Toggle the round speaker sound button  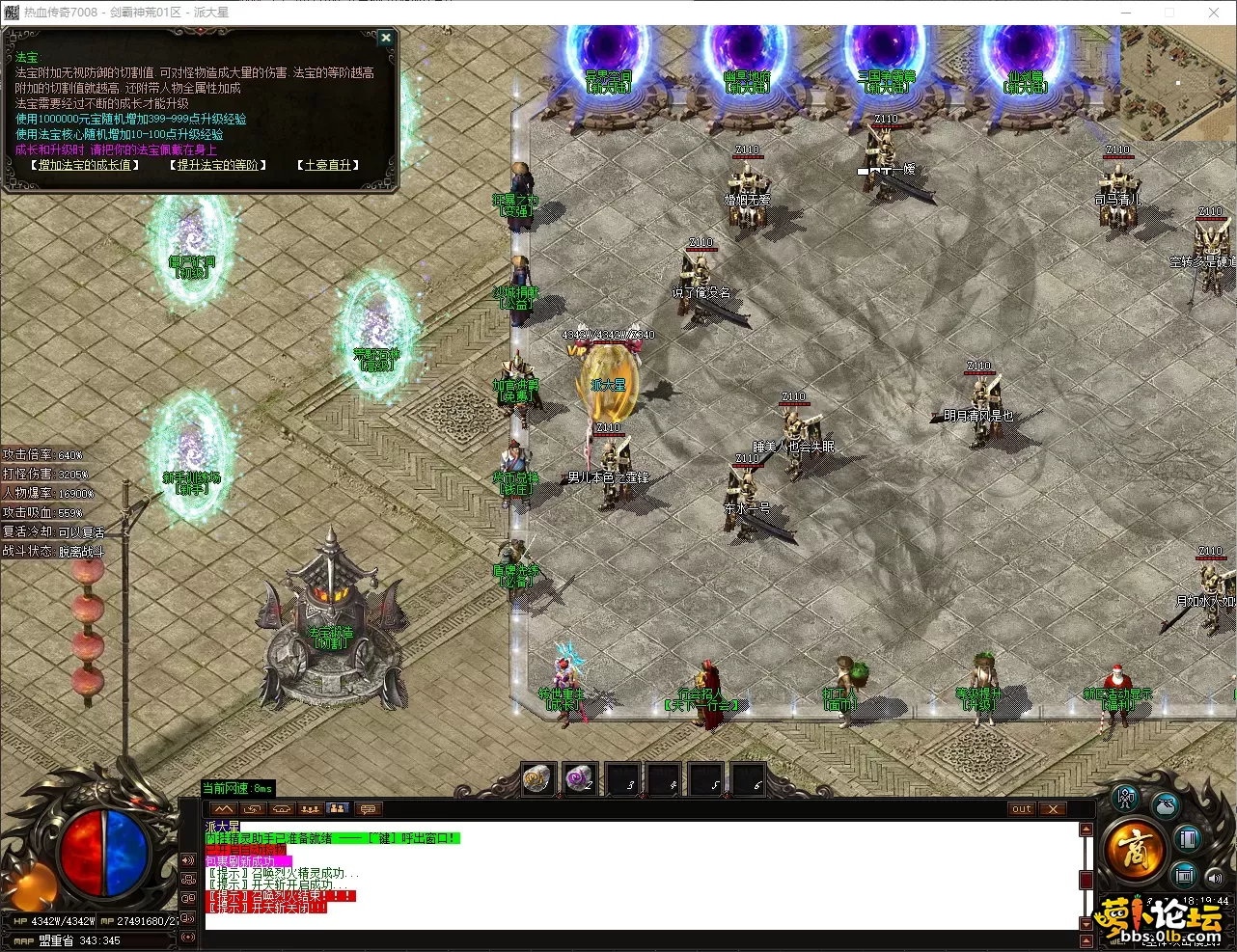click(1215, 877)
